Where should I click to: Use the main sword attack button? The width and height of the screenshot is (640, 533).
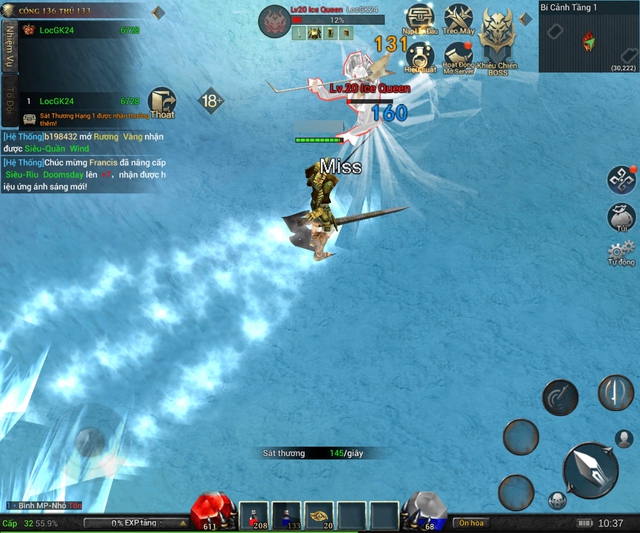[589, 472]
